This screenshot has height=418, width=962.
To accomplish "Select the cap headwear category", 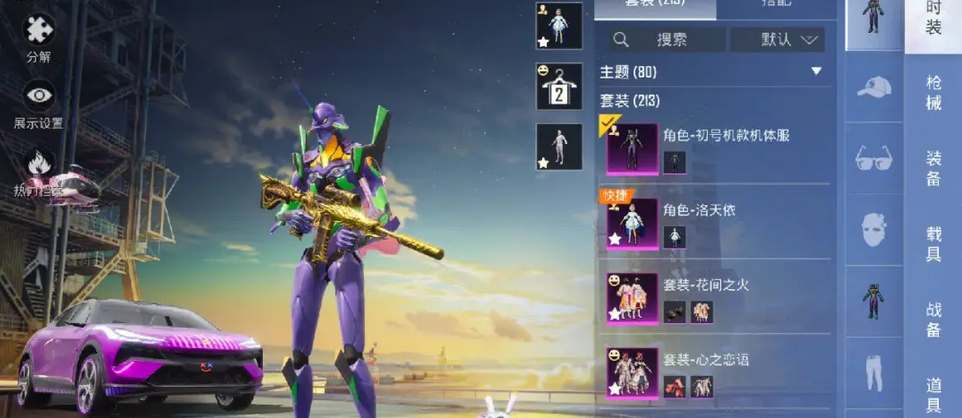I will (874, 88).
